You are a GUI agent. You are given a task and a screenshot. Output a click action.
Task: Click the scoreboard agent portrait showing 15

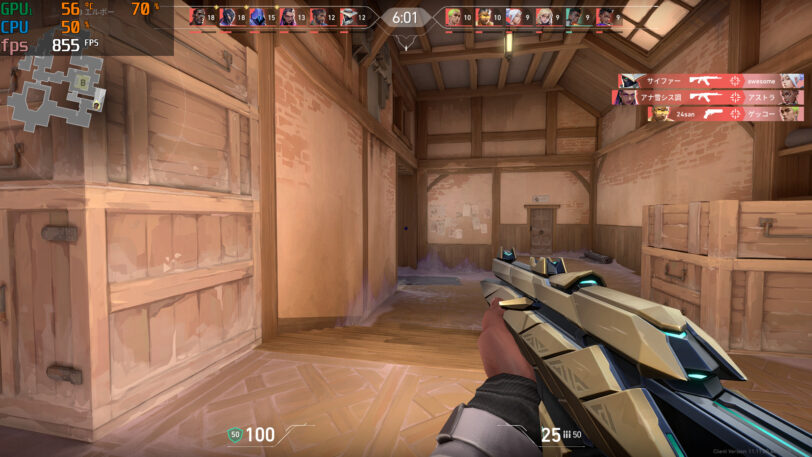(258, 17)
